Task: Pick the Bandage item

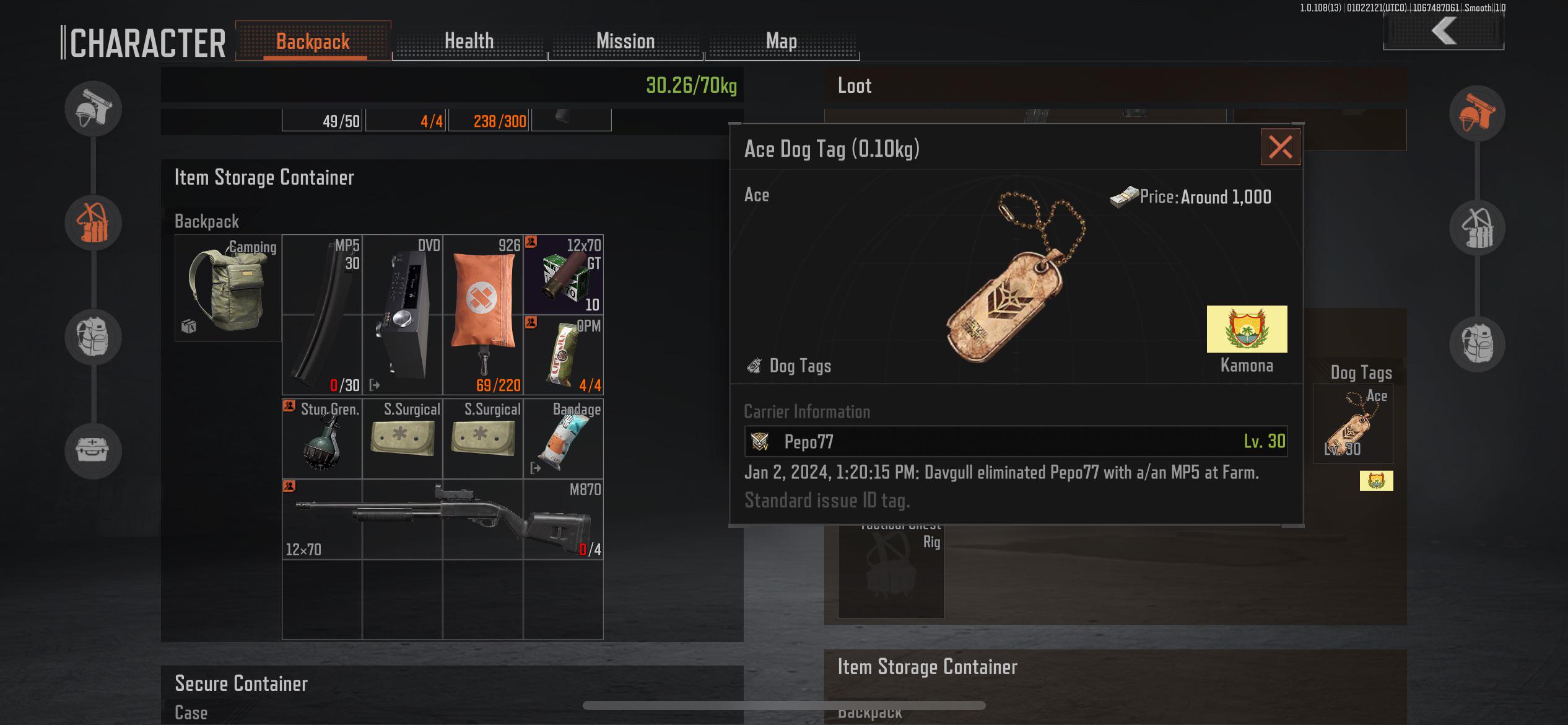Action: (564, 439)
